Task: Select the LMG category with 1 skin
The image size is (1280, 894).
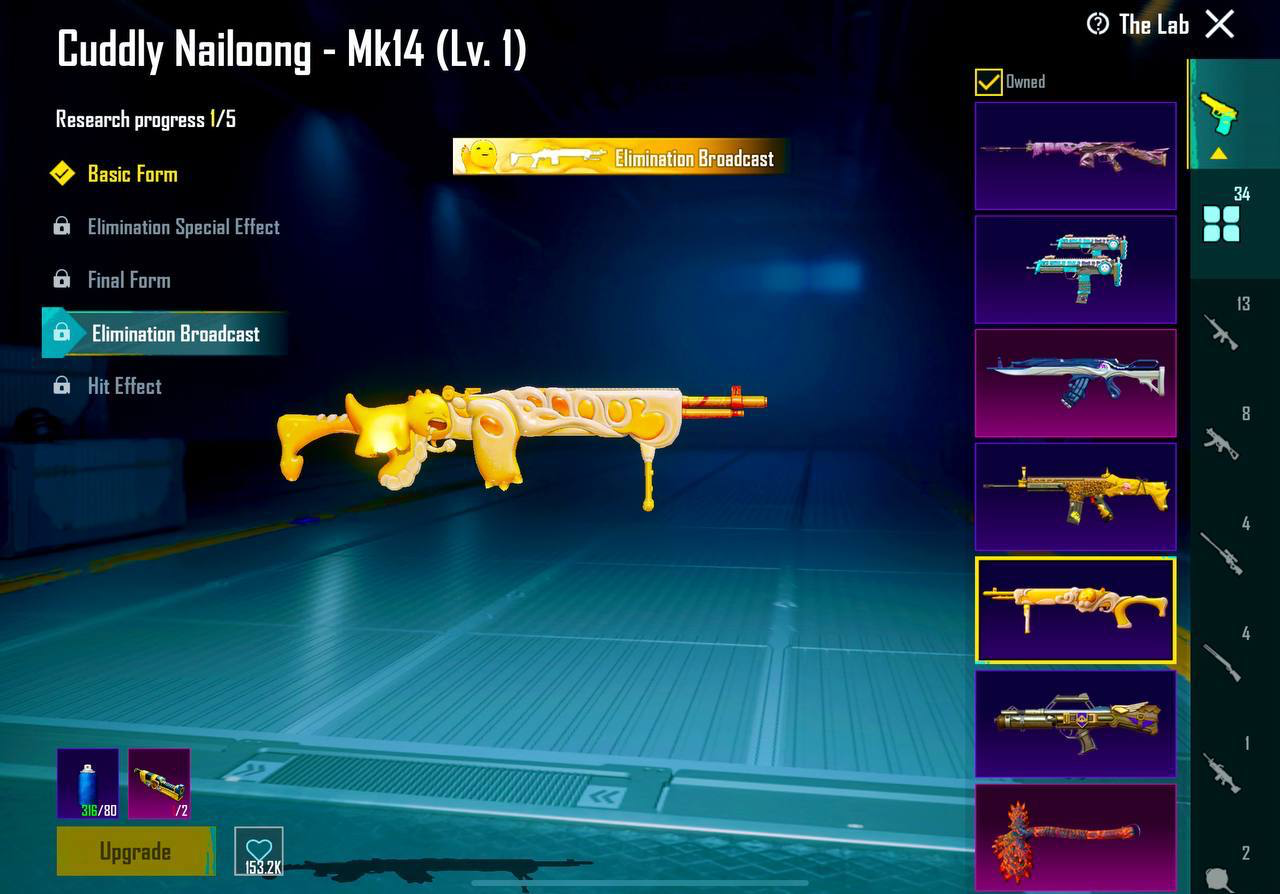Action: tap(1222, 773)
